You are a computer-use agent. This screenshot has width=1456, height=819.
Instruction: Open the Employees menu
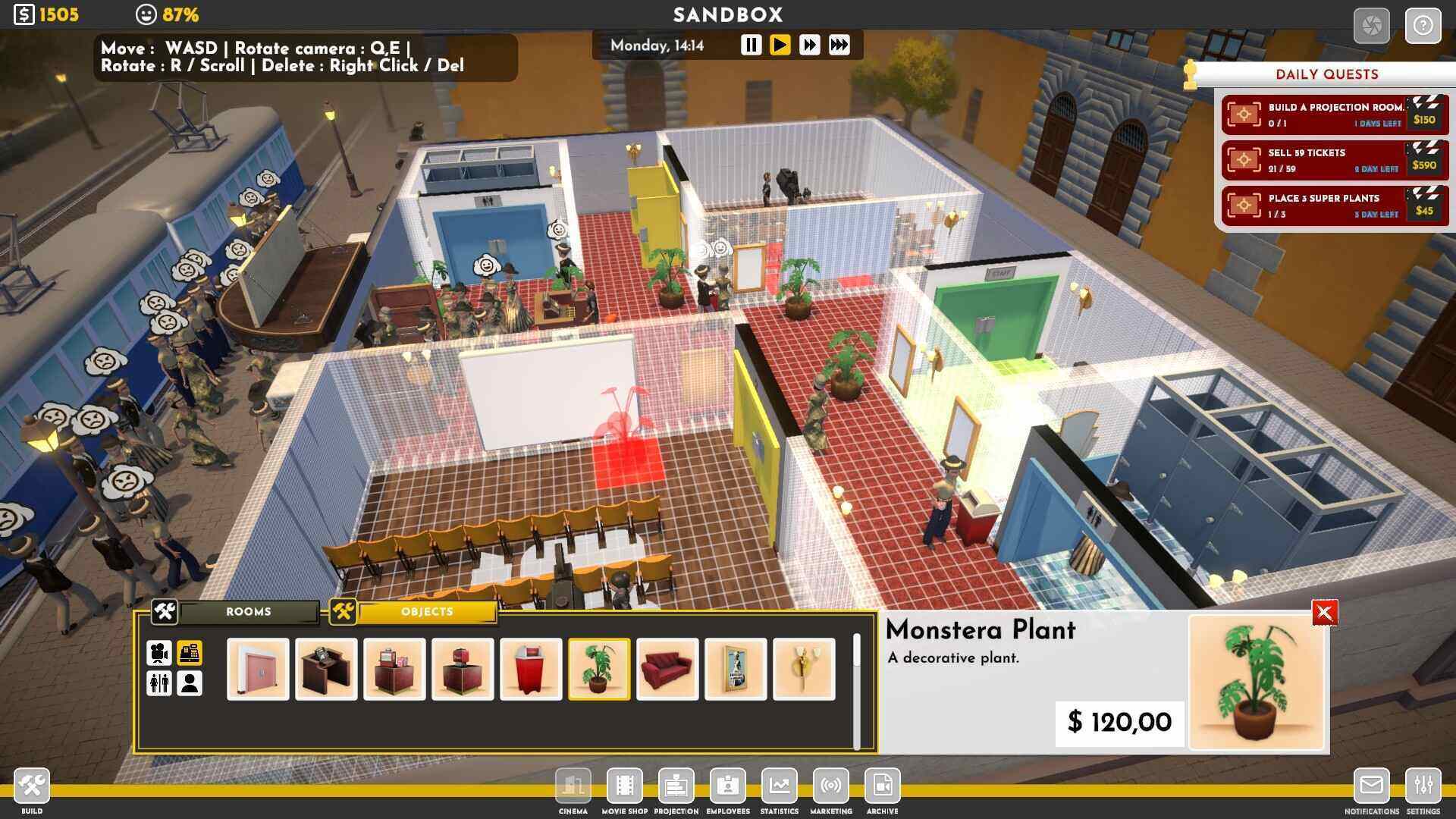[x=727, y=786]
